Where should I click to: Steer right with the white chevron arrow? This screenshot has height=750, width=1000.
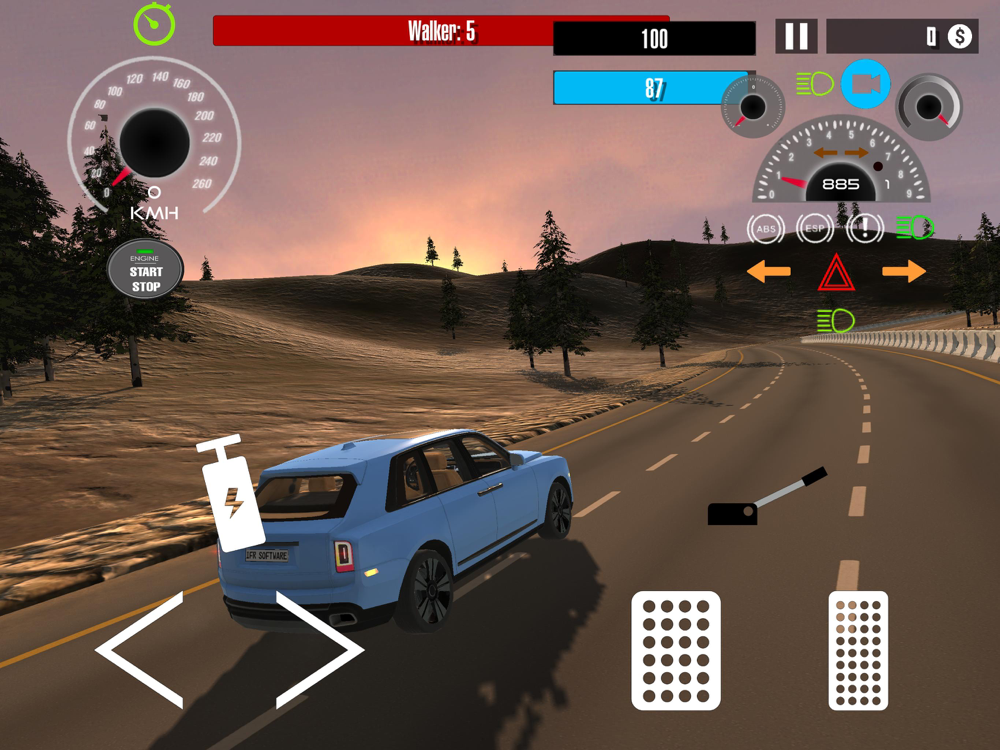319,650
